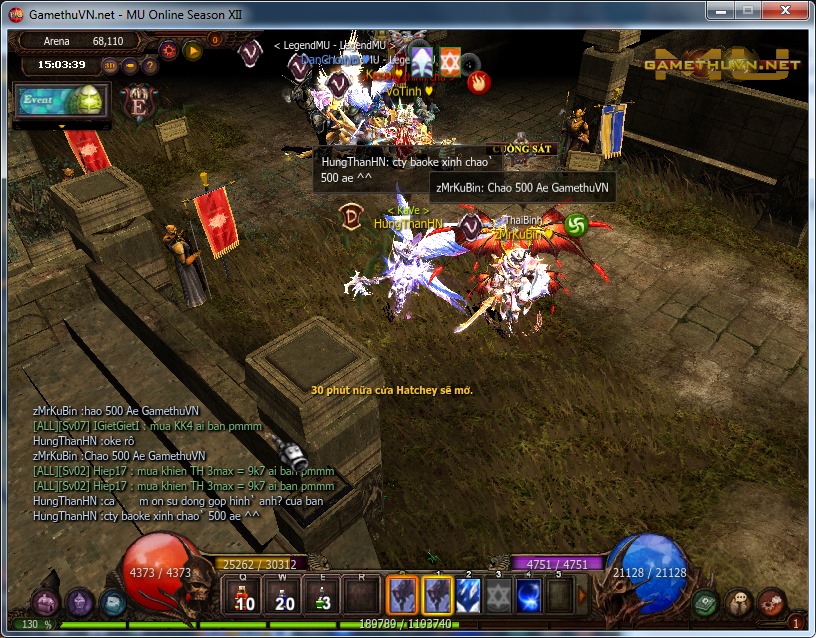This screenshot has height=638, width=816.
Task: Click the orange gear settings button
Action: click(168, 48)
